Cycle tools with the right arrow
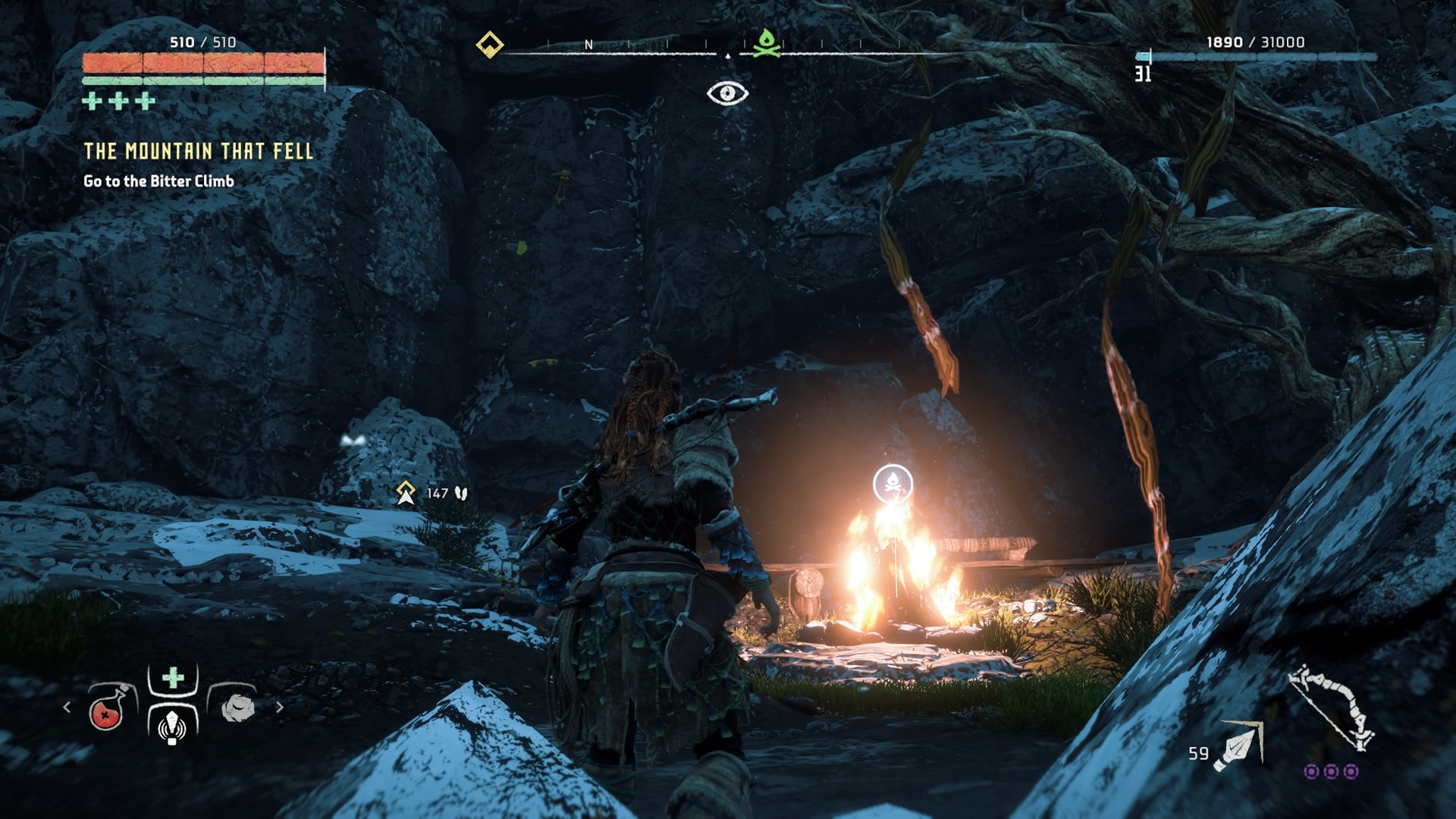Screen dimensions: 1456x819 280,708
